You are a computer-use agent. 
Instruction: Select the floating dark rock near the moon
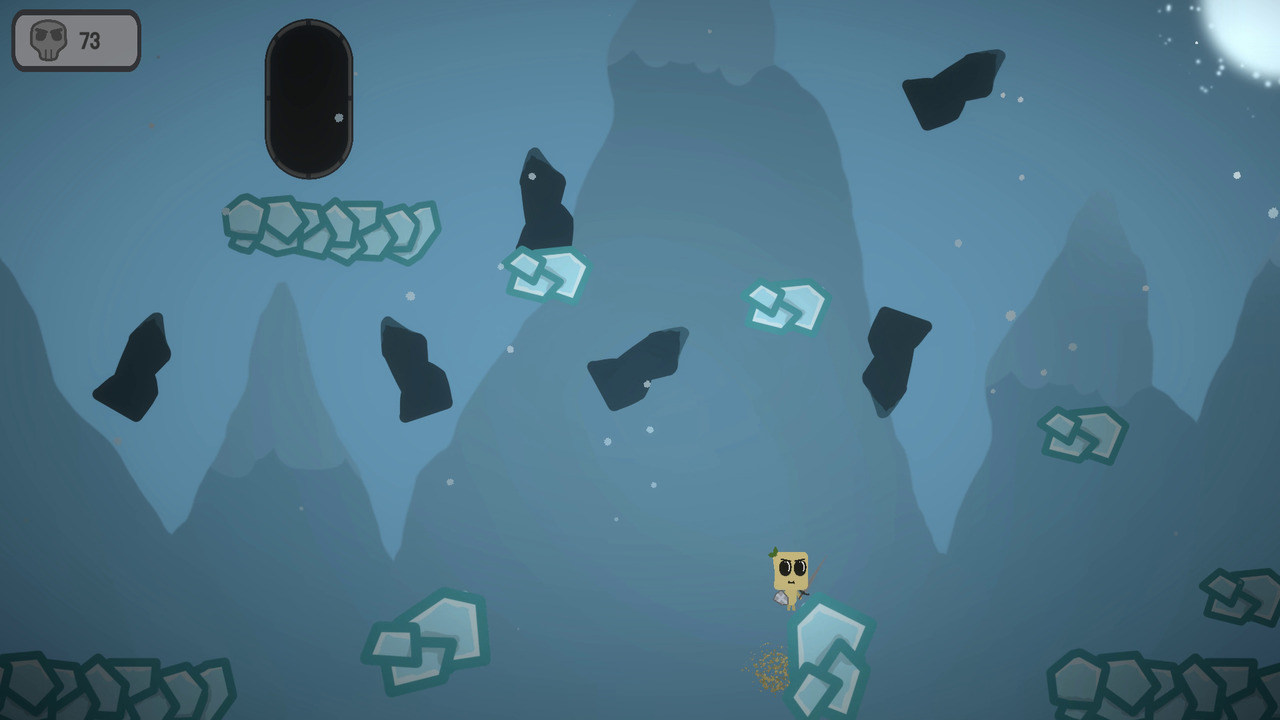tap(950, 90)
